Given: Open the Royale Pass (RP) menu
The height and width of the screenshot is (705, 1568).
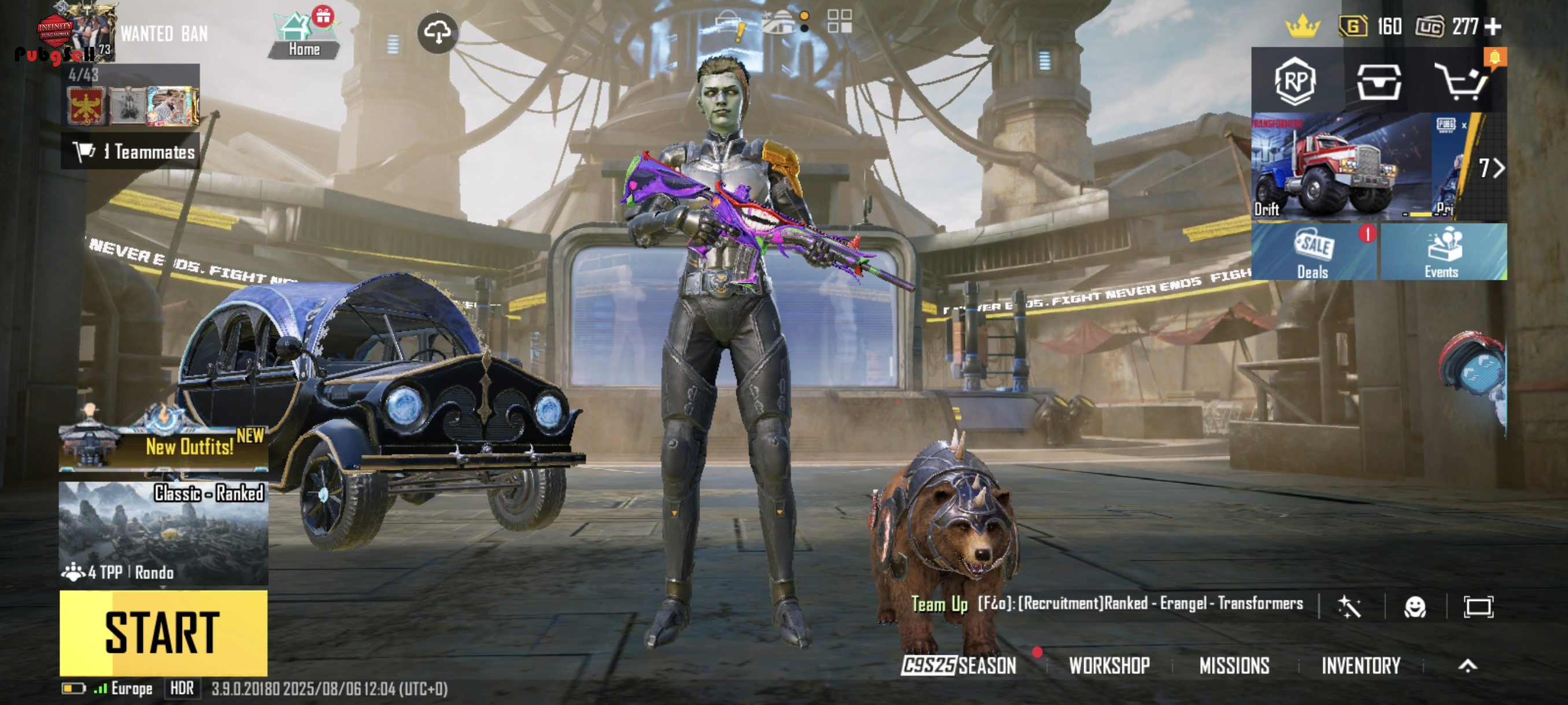Looking at the screenshot, I should click(x=1295, y=81).
